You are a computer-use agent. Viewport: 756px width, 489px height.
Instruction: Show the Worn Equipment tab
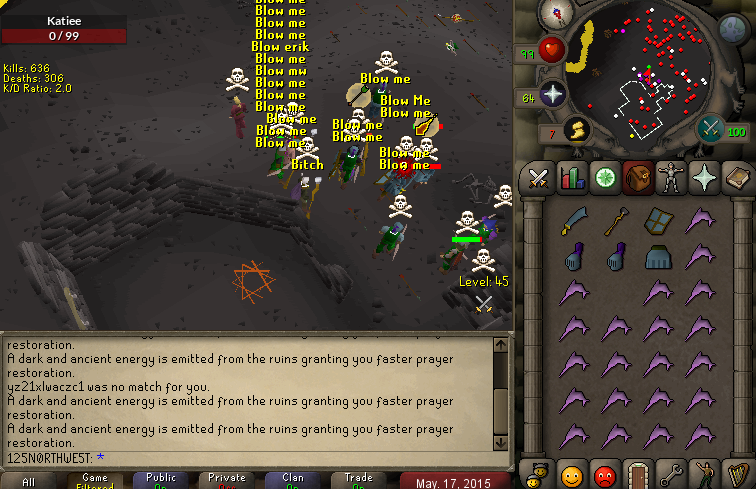coord(670,178)
